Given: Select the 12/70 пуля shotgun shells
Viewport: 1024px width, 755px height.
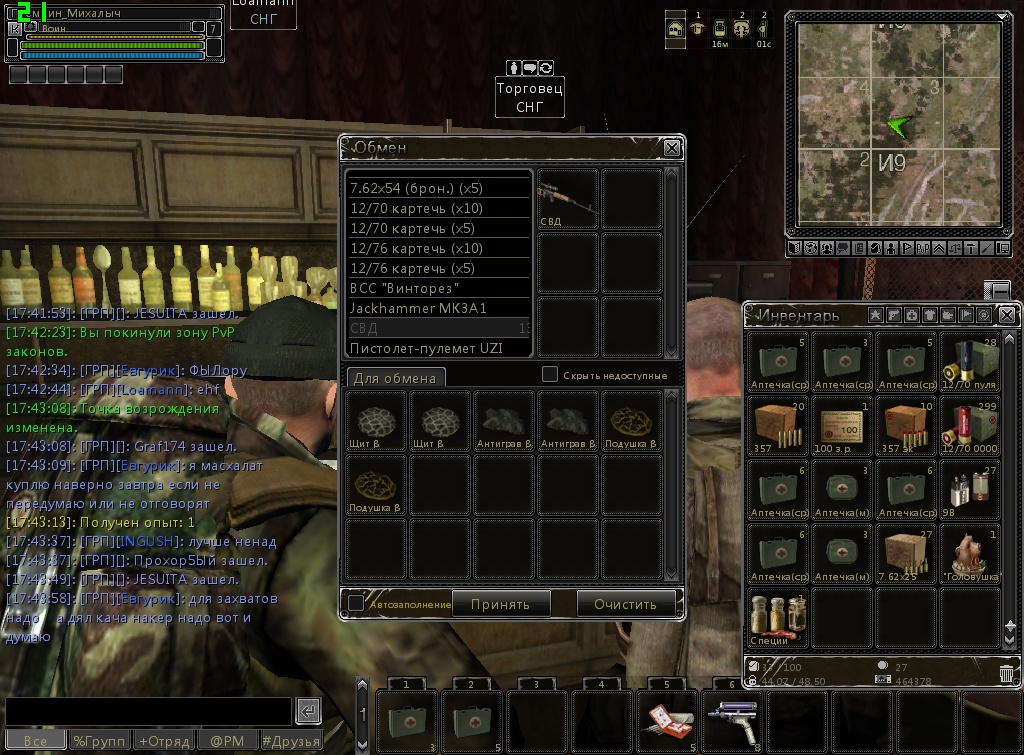Looking at the screenshot, I should (969, 361).
